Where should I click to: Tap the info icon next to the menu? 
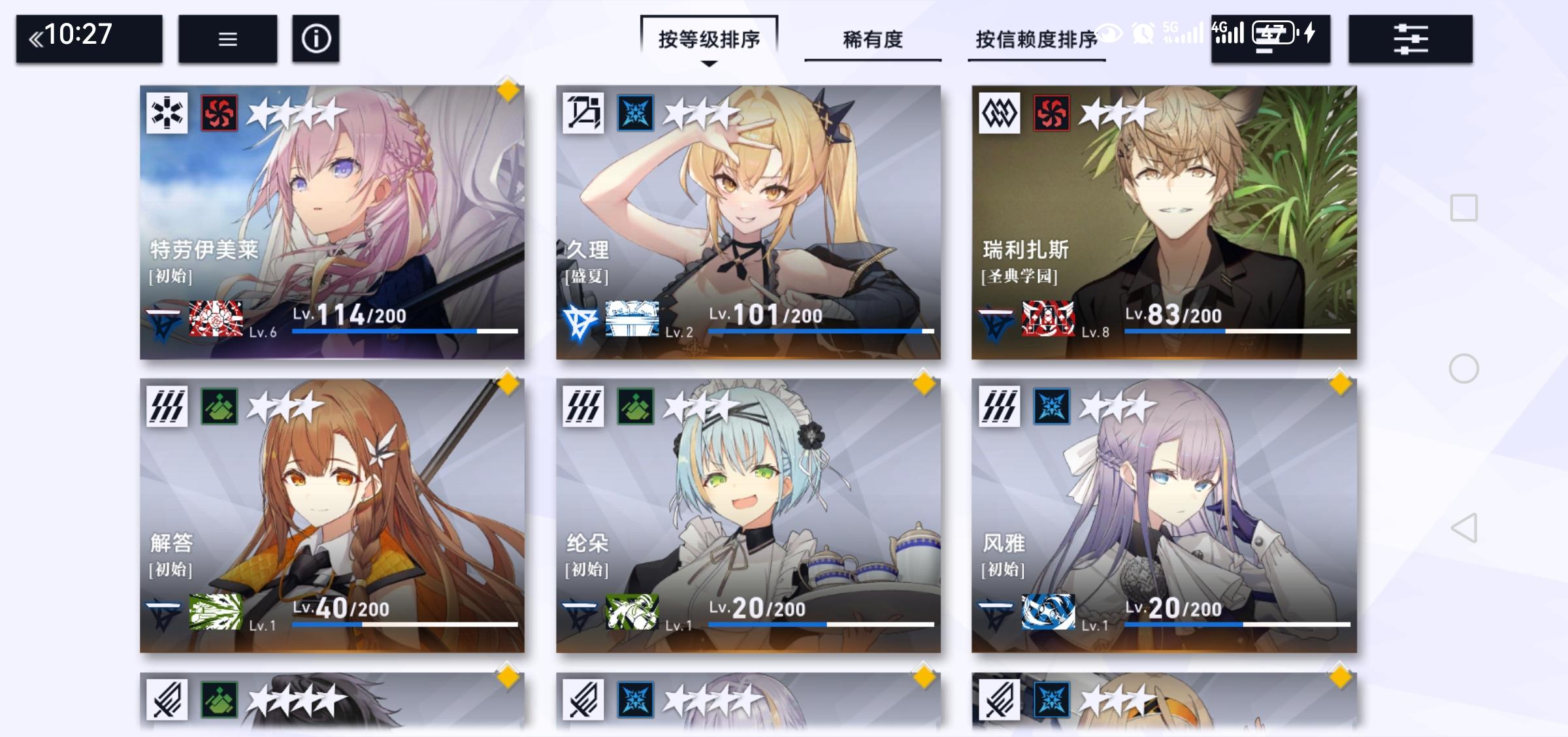pos(316,39)
